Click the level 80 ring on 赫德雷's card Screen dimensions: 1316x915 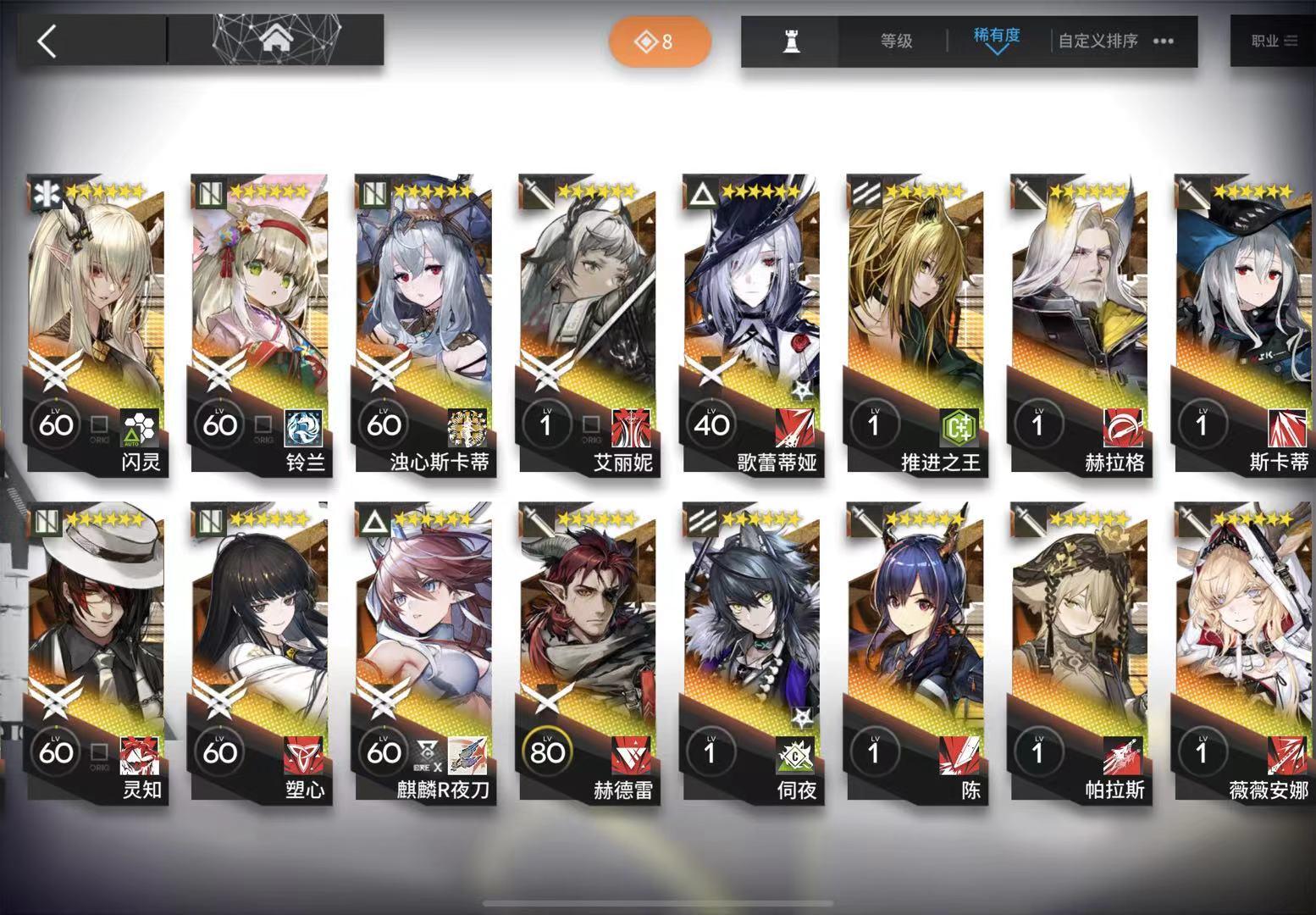pos(549,751)
